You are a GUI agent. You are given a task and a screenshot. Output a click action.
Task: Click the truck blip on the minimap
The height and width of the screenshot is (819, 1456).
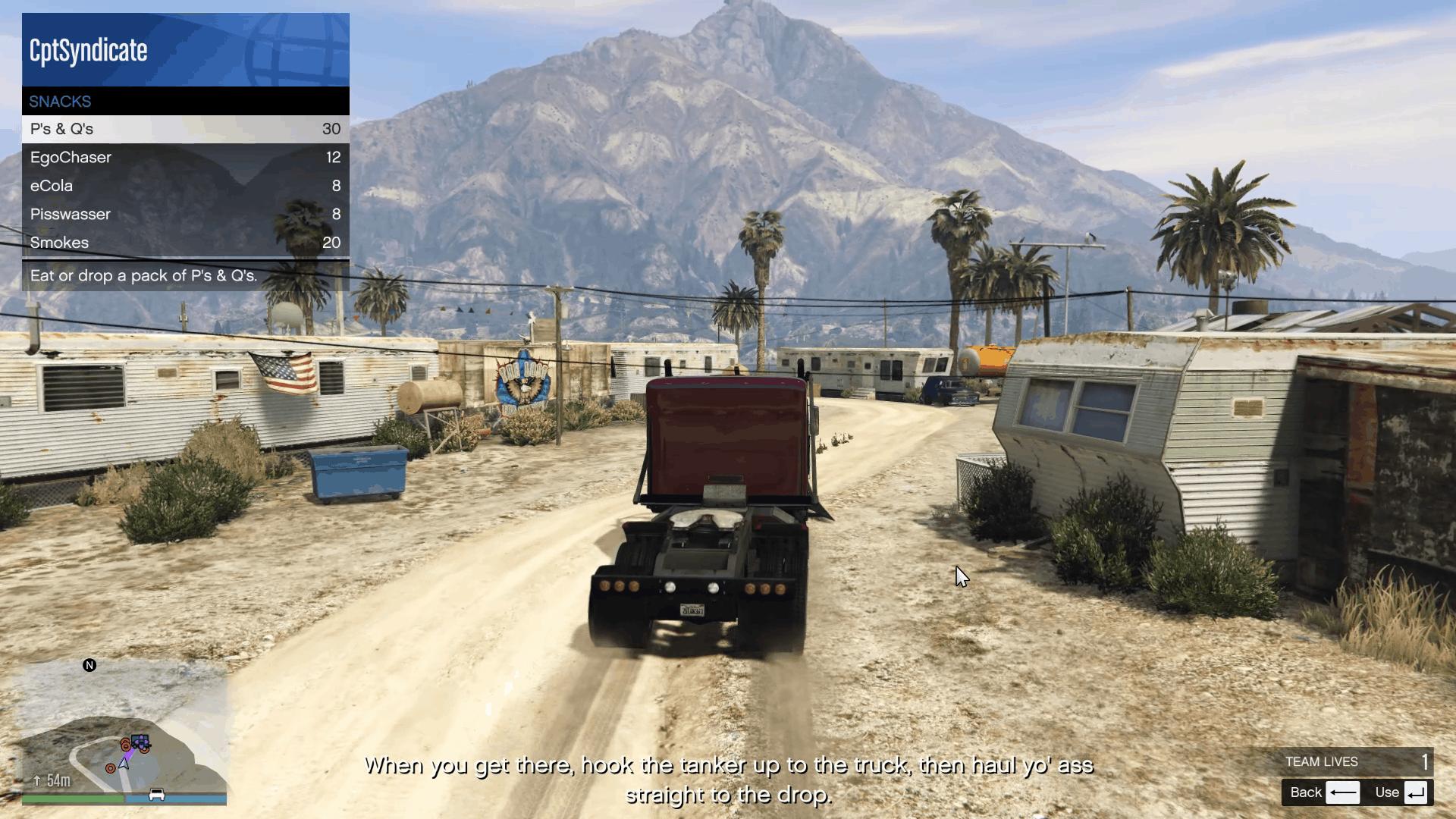140,741
